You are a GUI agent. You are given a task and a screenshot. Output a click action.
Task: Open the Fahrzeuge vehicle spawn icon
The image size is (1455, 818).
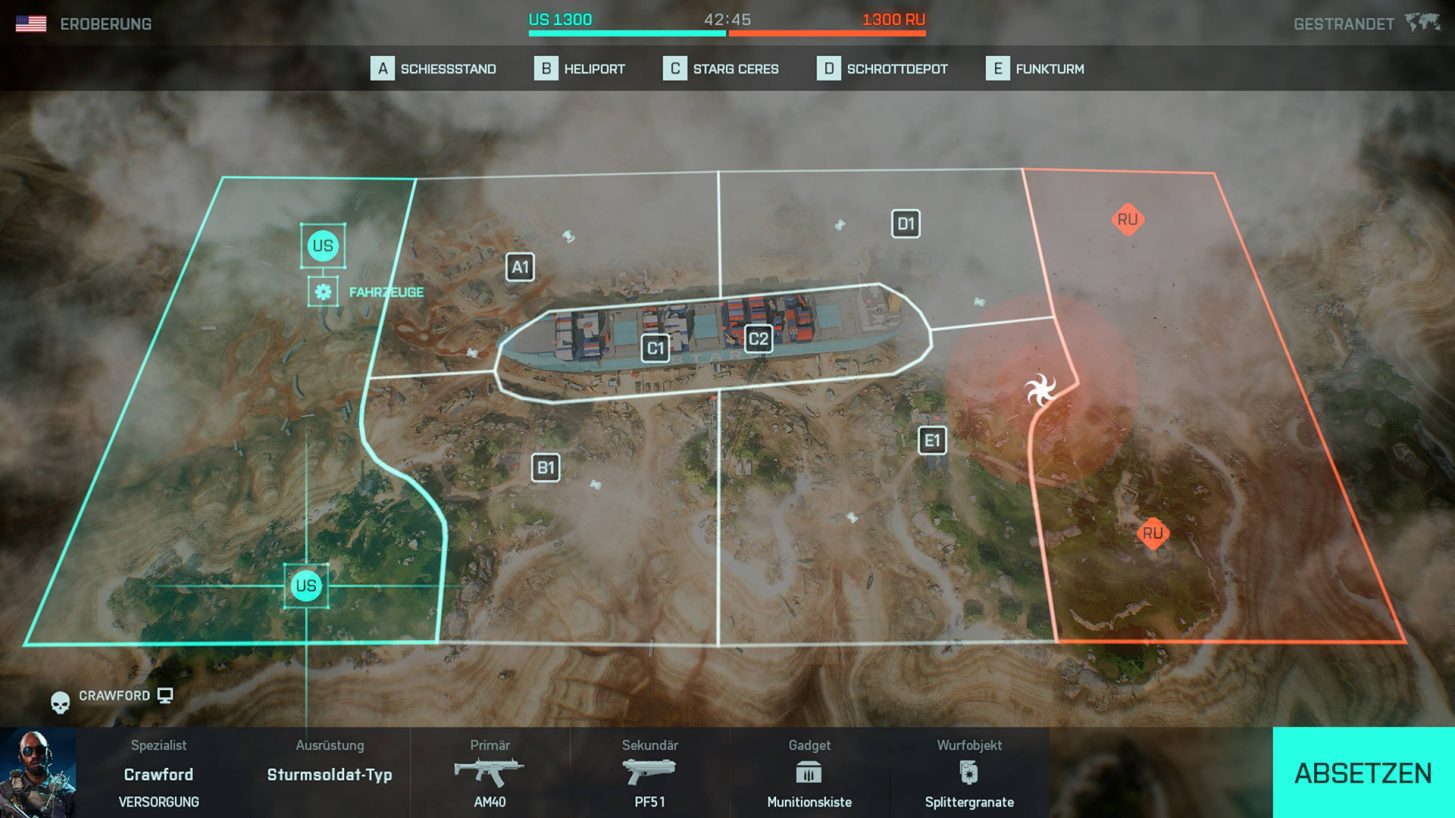pyautogui.click(x=322, y=292)
